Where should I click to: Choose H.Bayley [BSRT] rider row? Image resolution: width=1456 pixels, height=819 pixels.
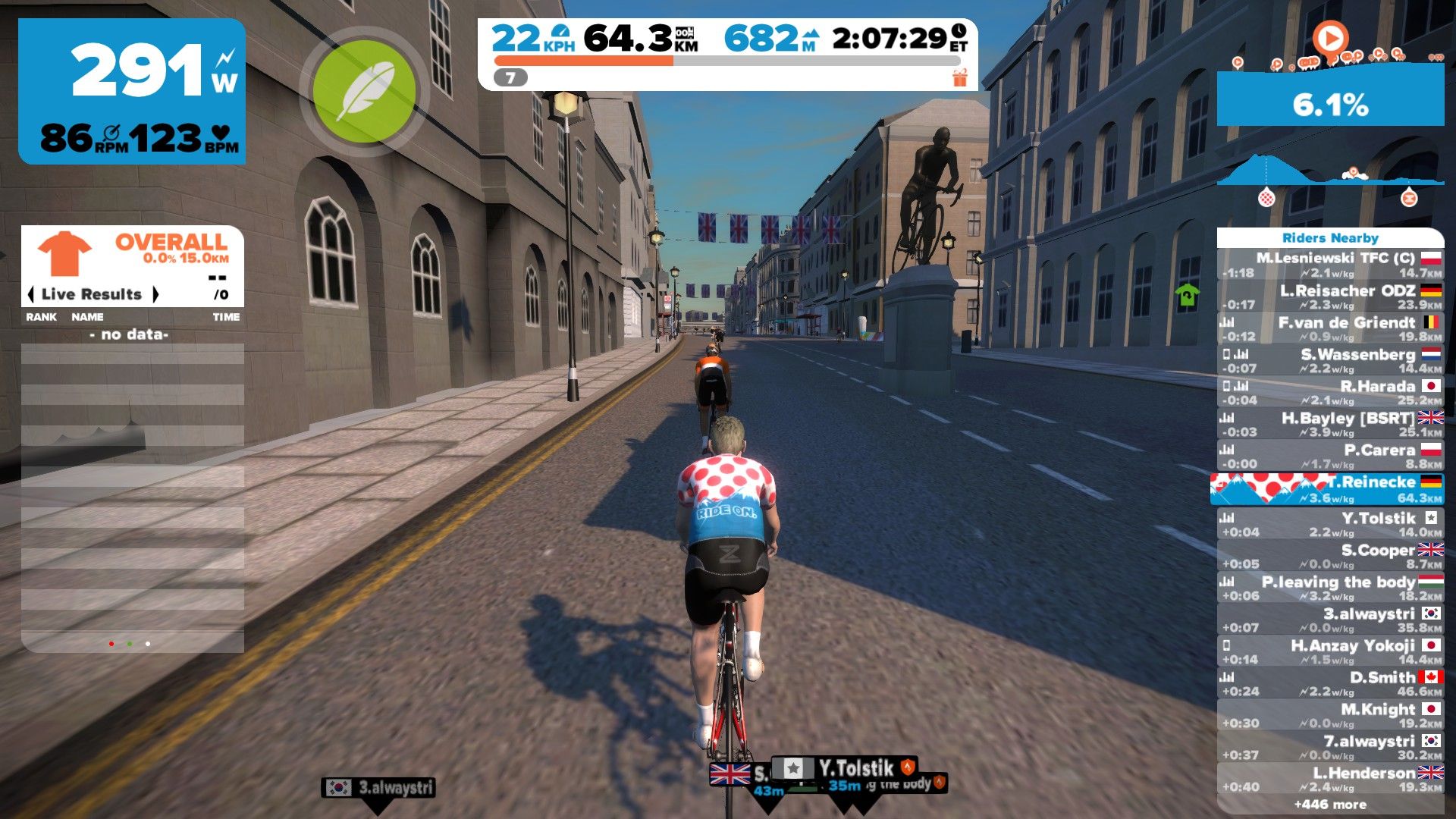click(x=1330, y=424)
